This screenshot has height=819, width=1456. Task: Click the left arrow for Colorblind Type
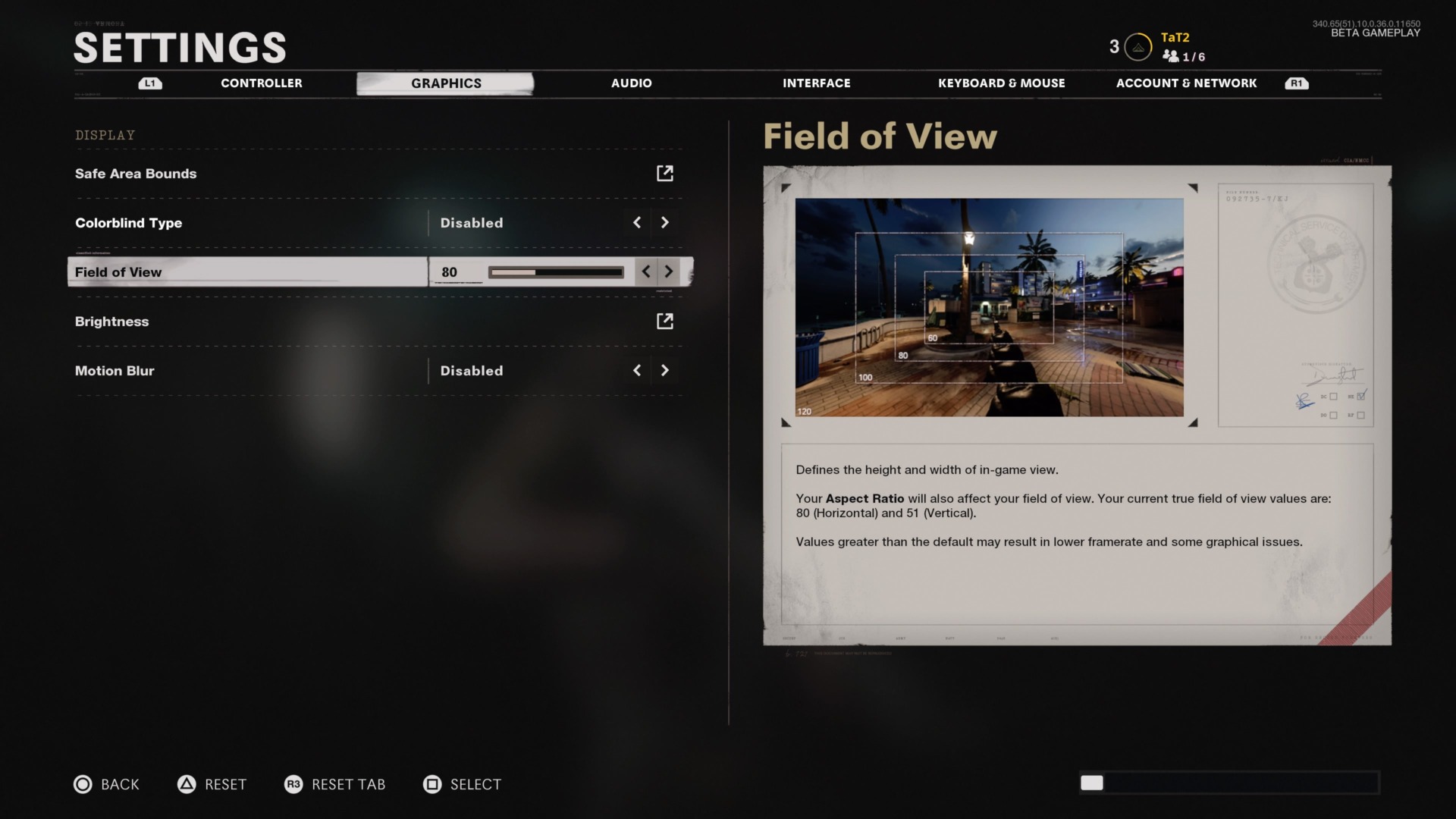click(636, 222)
